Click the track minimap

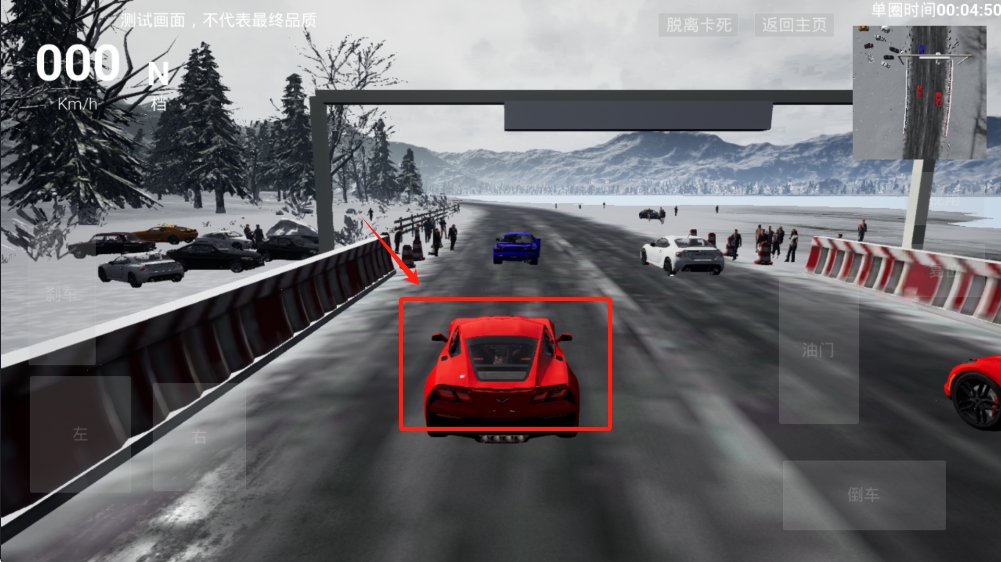coord(919,92)
